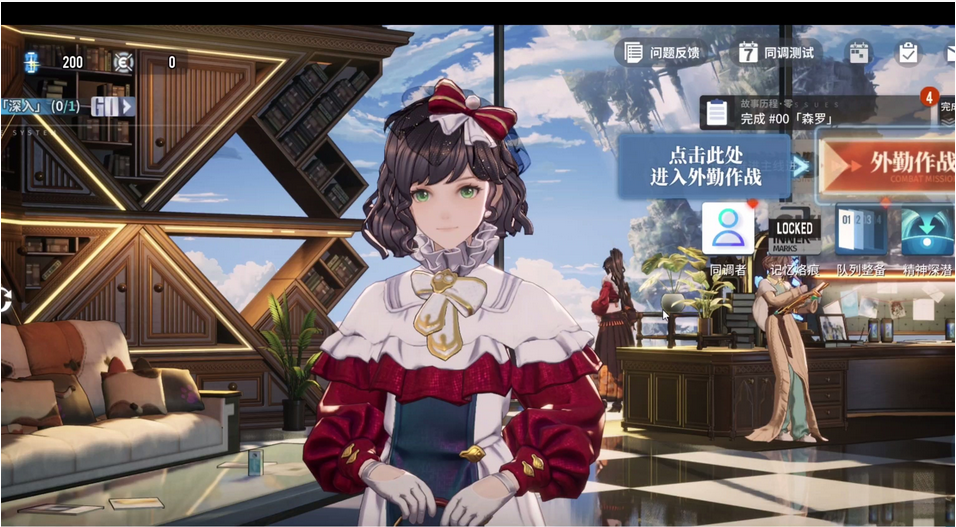
Task: Click the blue energy currency icon
Action: click(x=32, y=62)
